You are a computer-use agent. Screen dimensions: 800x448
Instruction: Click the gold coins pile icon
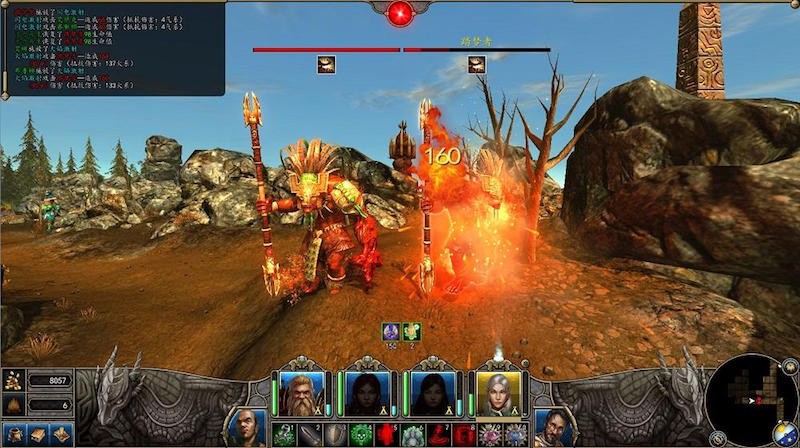tap(15, 380)
